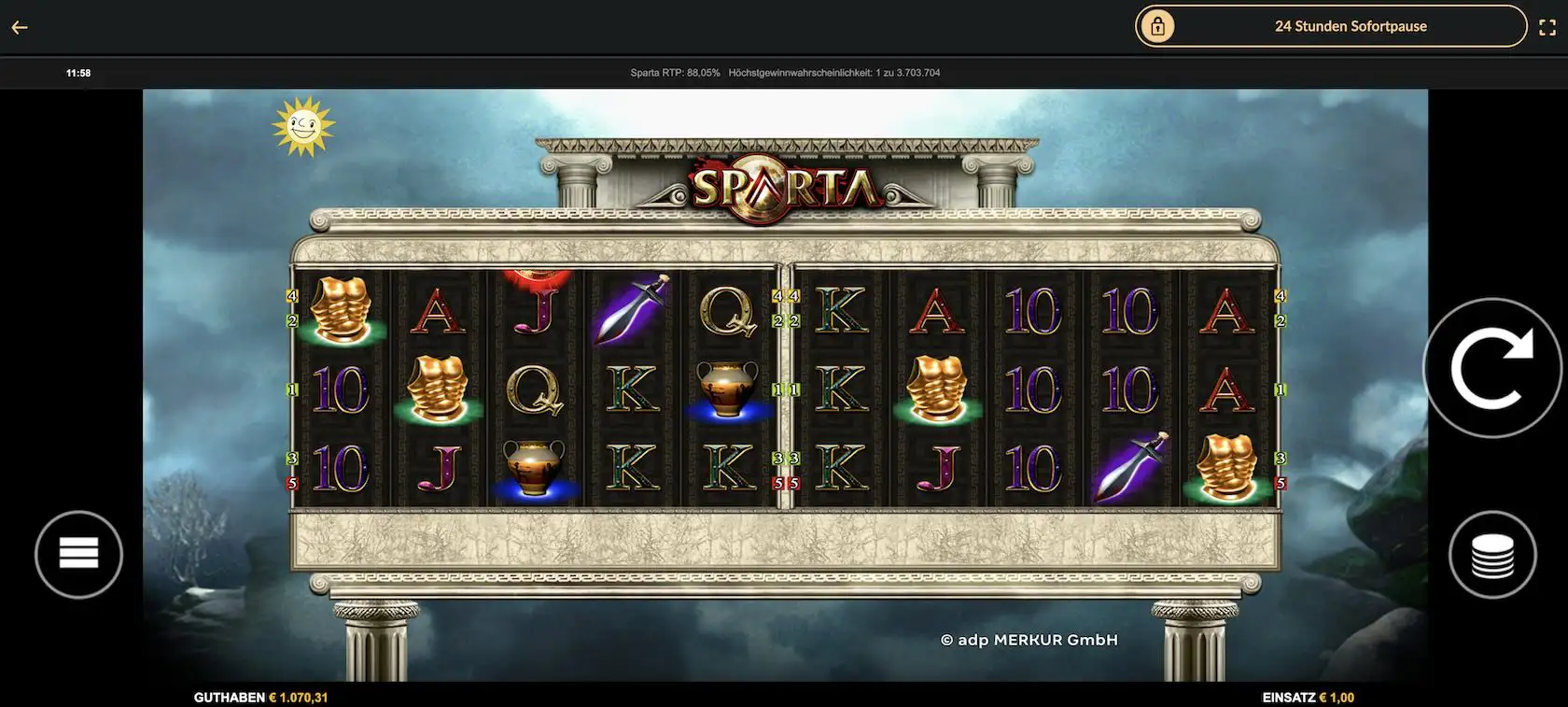Activate the 24 Stunden Sofortpause button
Image resolution: width=1568 pixels, height=707 pixels.
[1351, 25]
